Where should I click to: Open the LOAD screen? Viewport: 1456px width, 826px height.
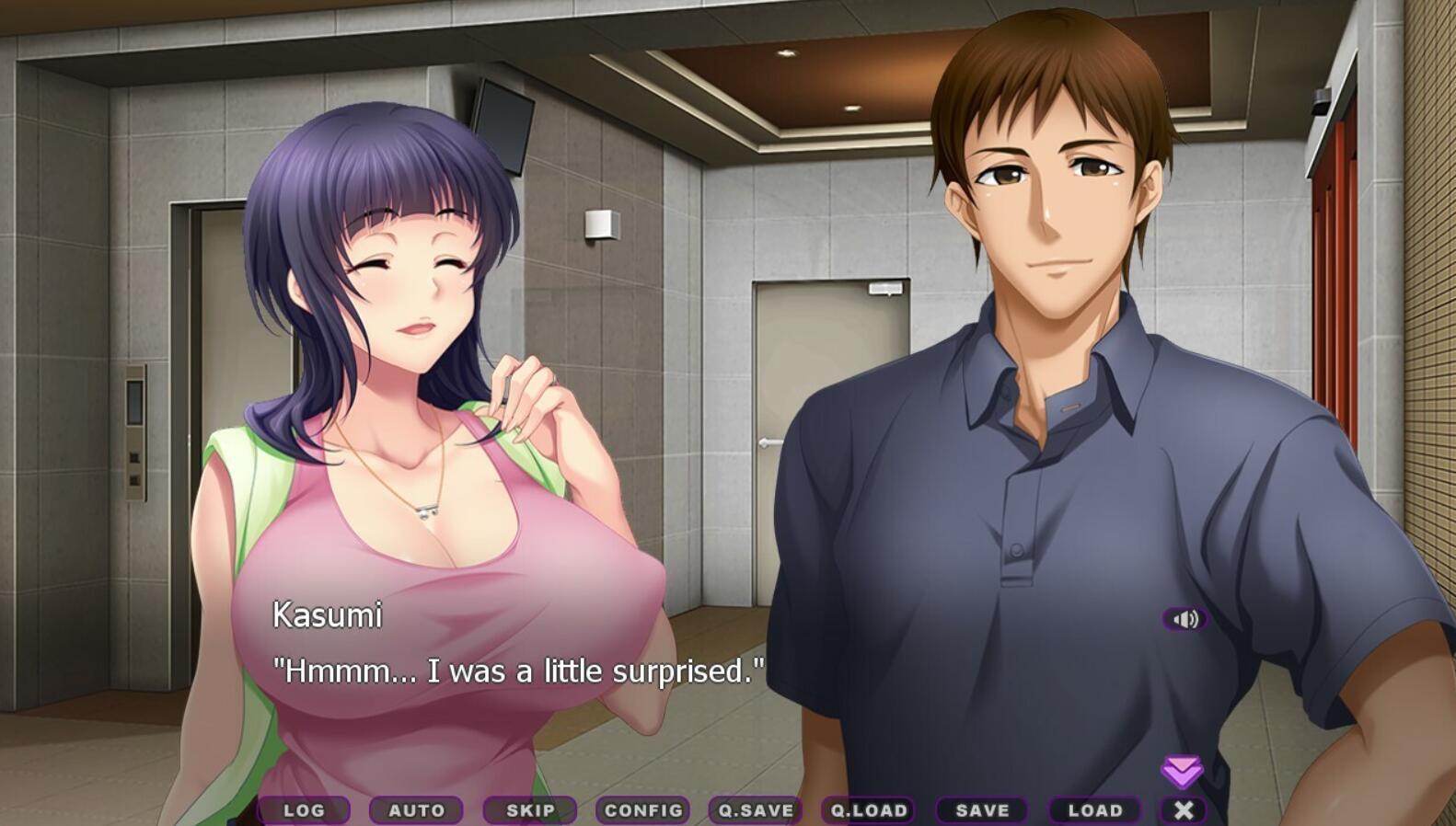pyautogui.click(x=1094, y=810)
